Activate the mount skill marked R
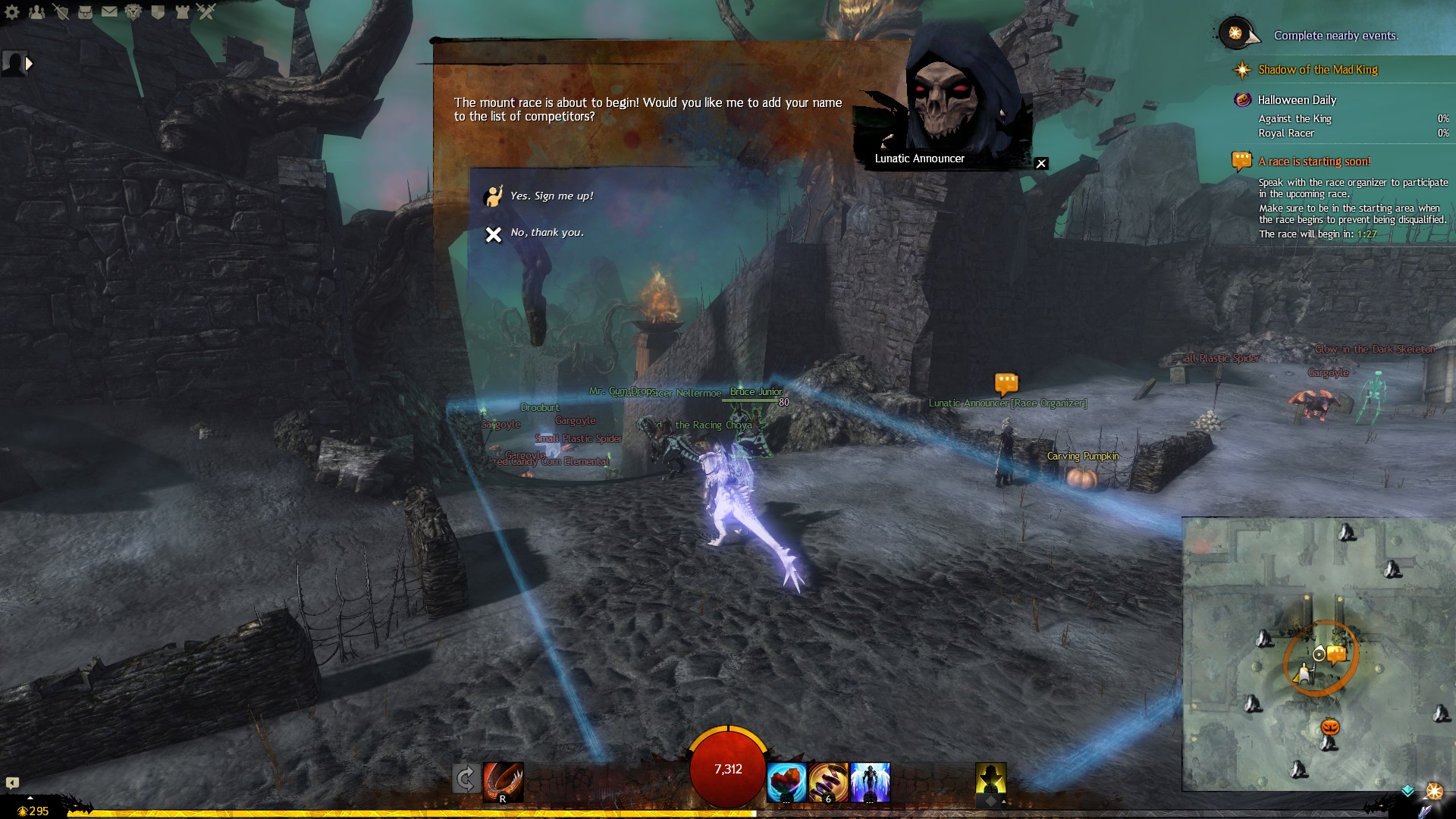The width and height of the screenshot is (1456, 819). pos(503,782)
